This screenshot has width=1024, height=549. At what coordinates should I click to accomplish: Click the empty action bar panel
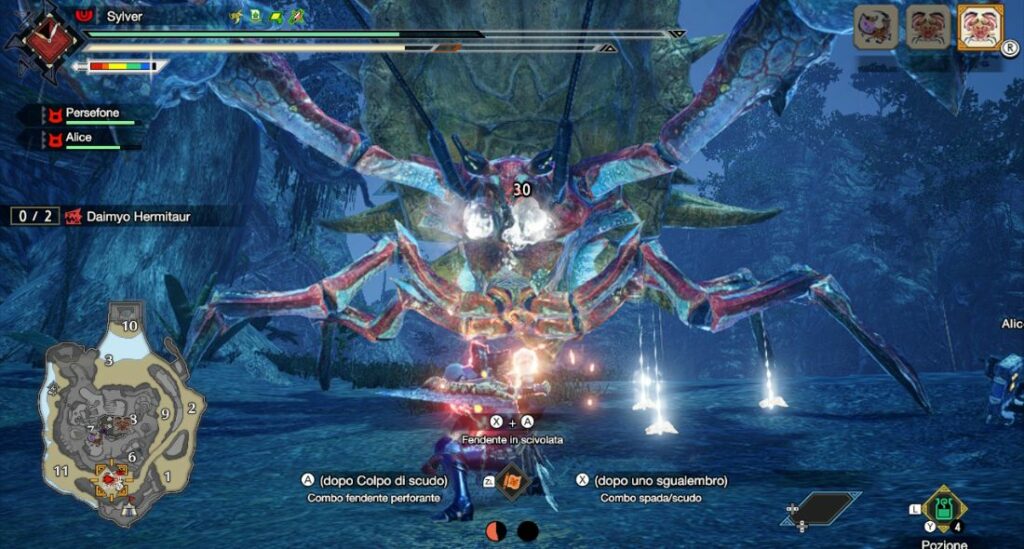(x=820, y=507)
